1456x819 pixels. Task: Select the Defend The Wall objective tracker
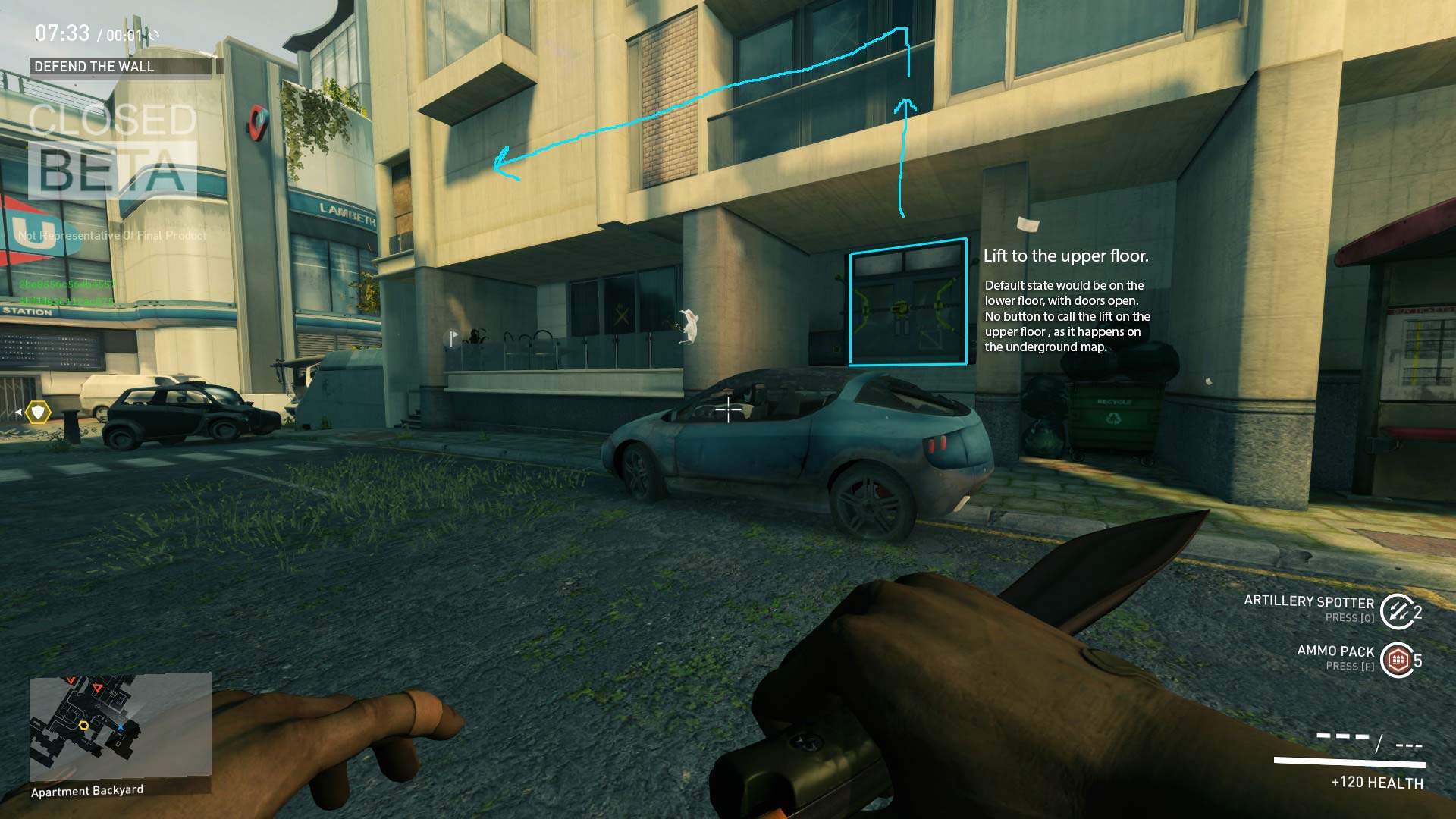pyautogui.click(x=121, y=67)
